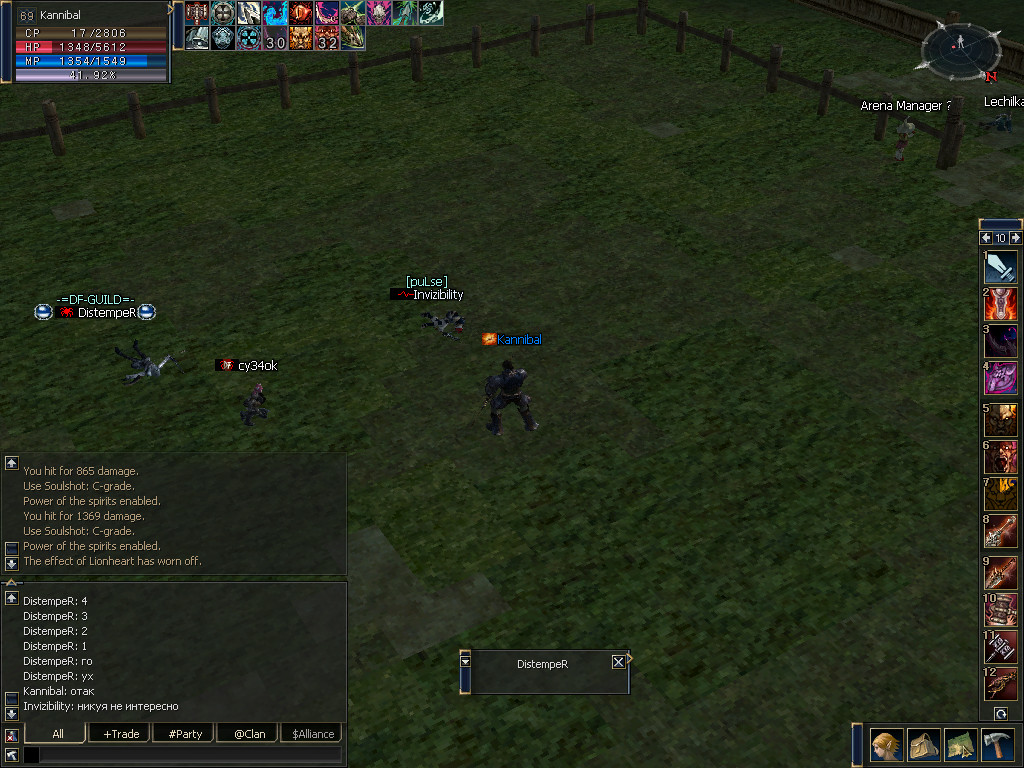Activate the purple armor skill in slot 4

[x=1001, y=378]
